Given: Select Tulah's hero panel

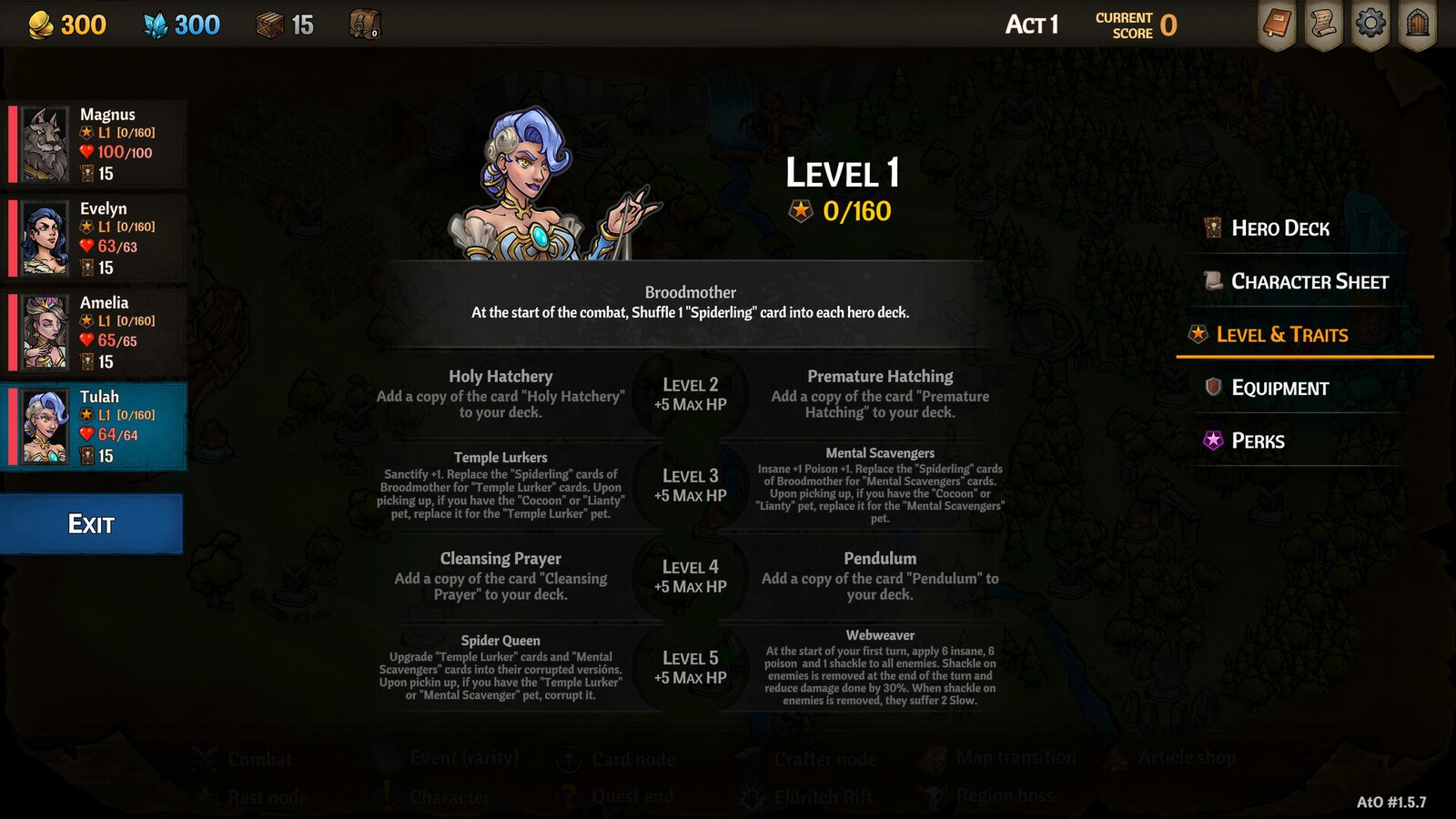Looking at the screenshot, I should point(96,426).
